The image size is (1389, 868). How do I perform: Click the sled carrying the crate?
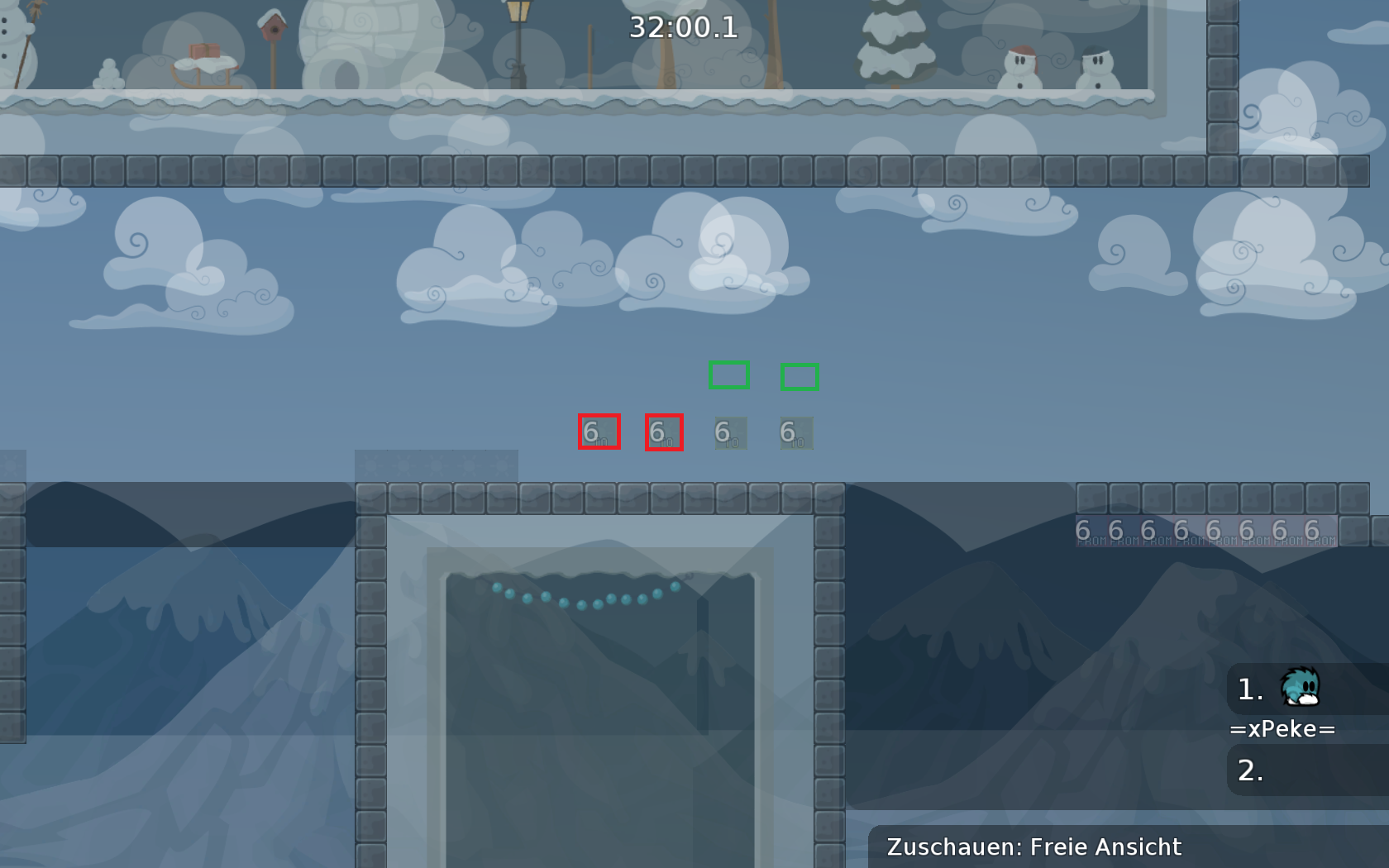click(x=203, y=66)
